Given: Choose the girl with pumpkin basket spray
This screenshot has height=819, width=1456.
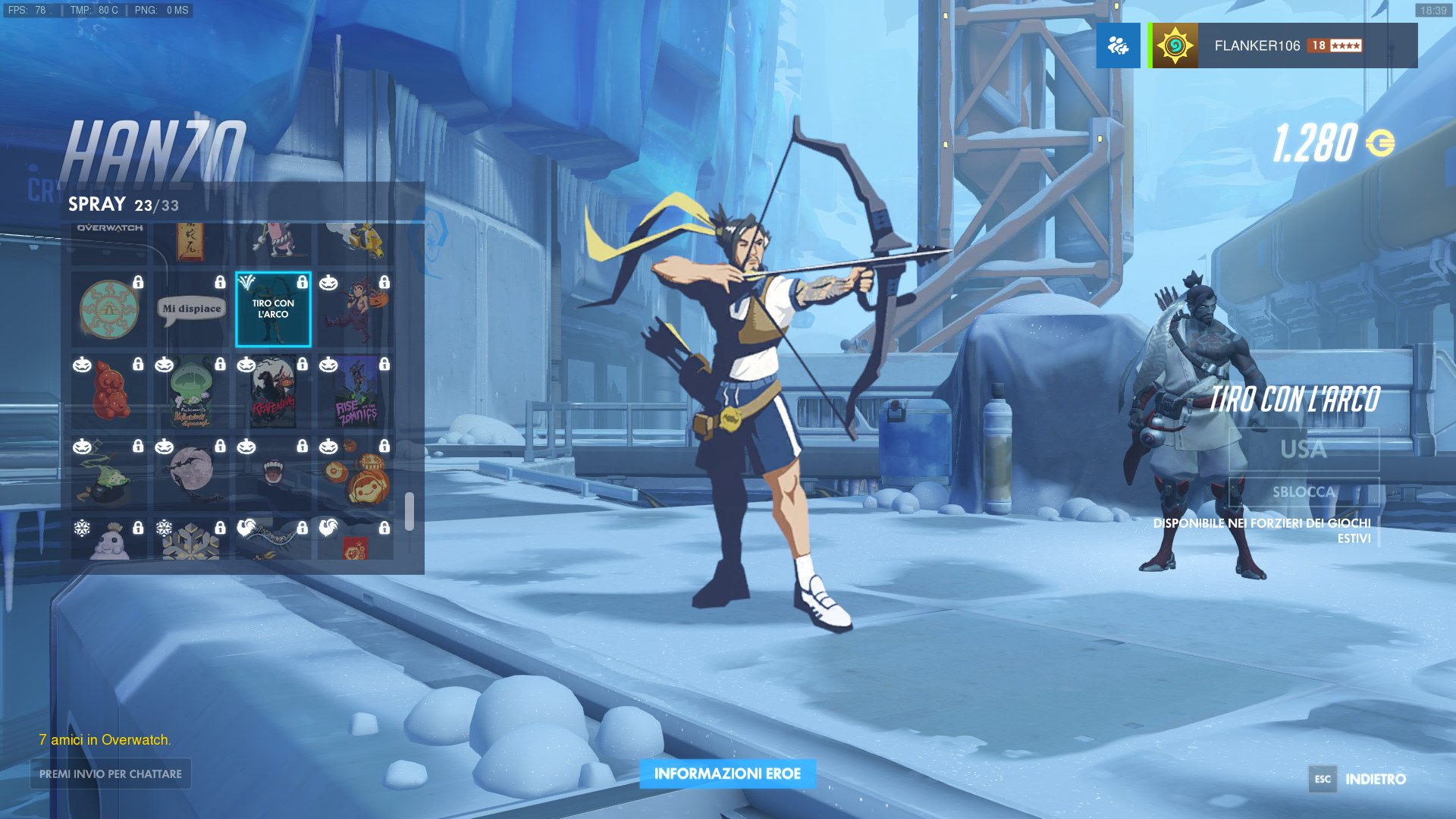Looking at the screenshot, I should (x=355, y=309).
